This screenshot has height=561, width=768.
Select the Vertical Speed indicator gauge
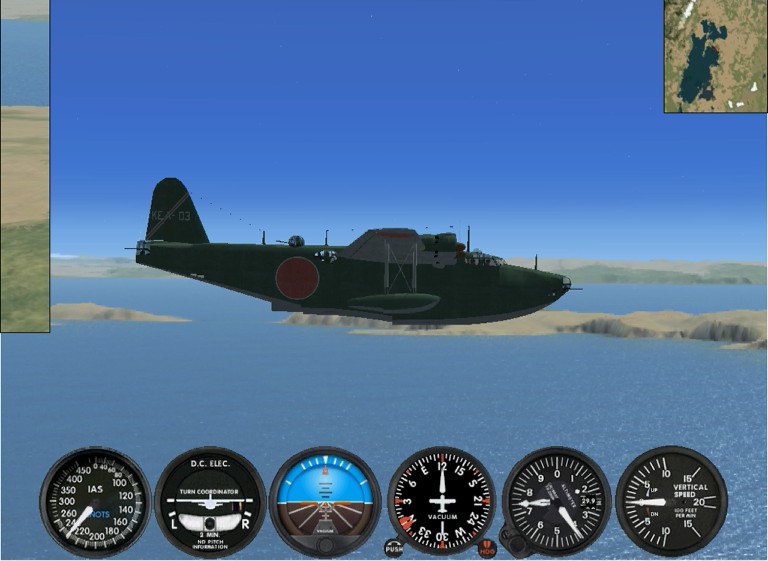[671, 501]
